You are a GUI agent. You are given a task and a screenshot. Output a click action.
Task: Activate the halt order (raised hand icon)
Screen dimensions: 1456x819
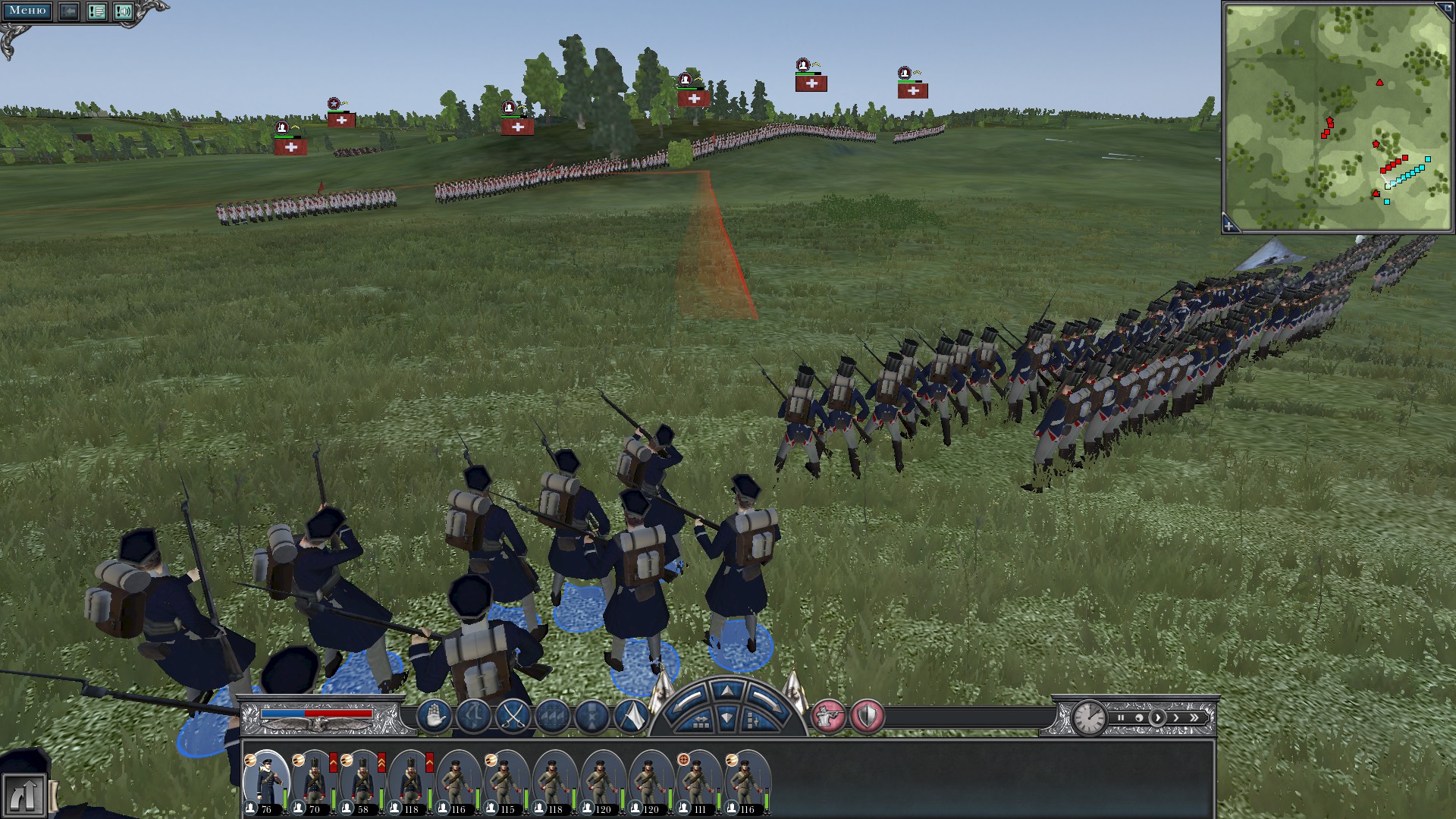coord(435,716)
